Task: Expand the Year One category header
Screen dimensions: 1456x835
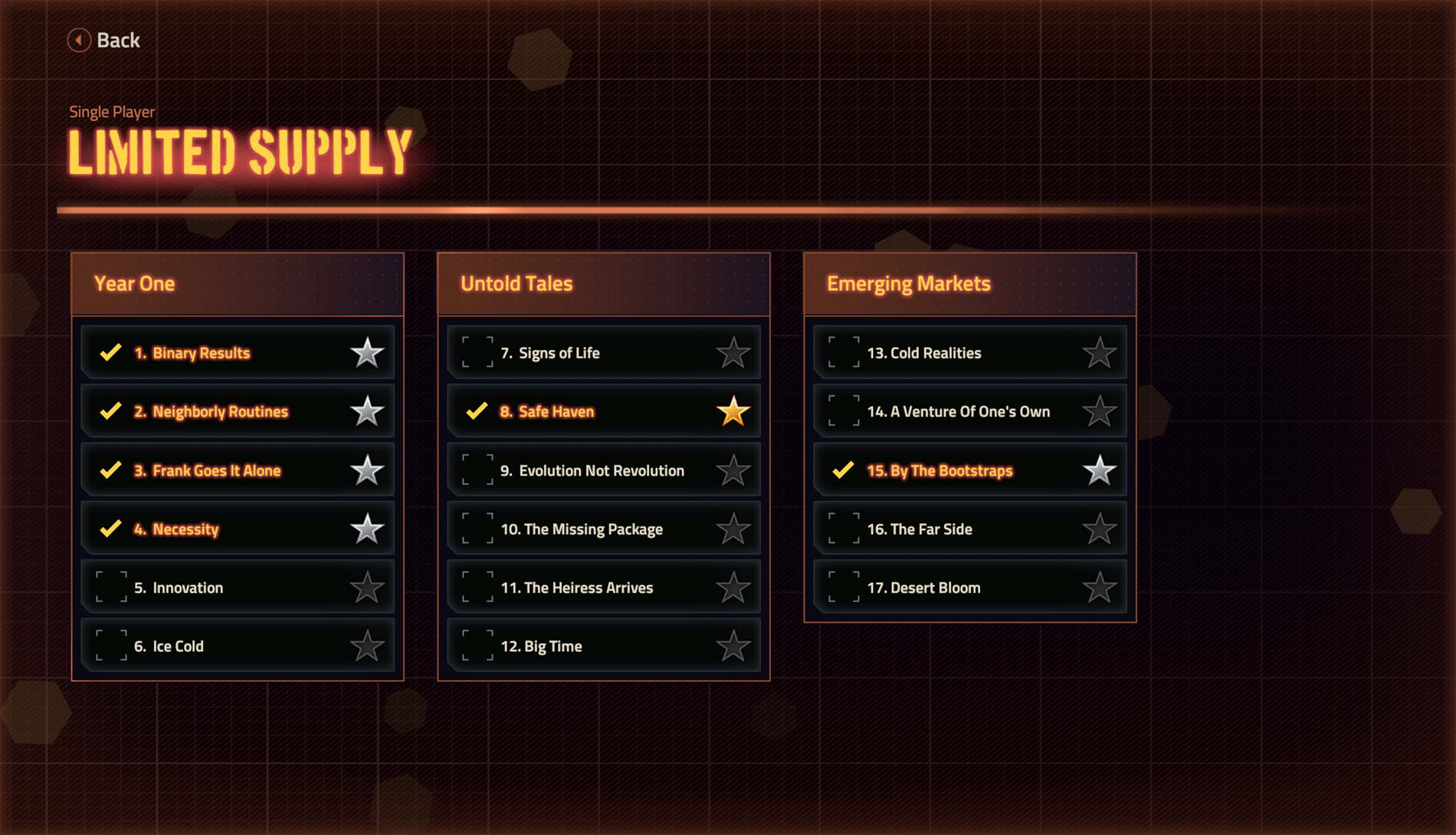Action: pyautogui.click(x=237, y=283)
